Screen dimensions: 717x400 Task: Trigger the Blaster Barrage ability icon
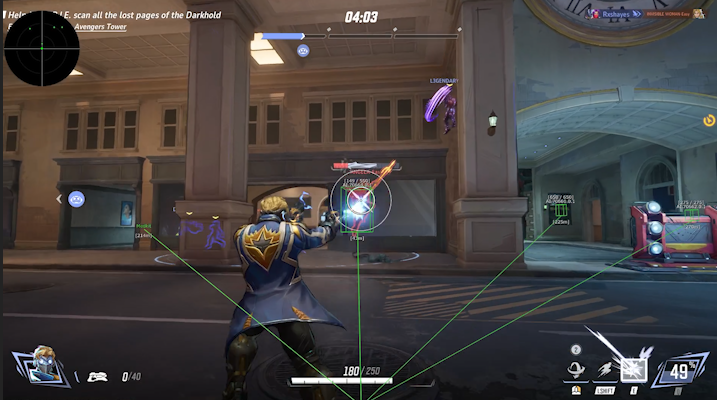point(633,370)
